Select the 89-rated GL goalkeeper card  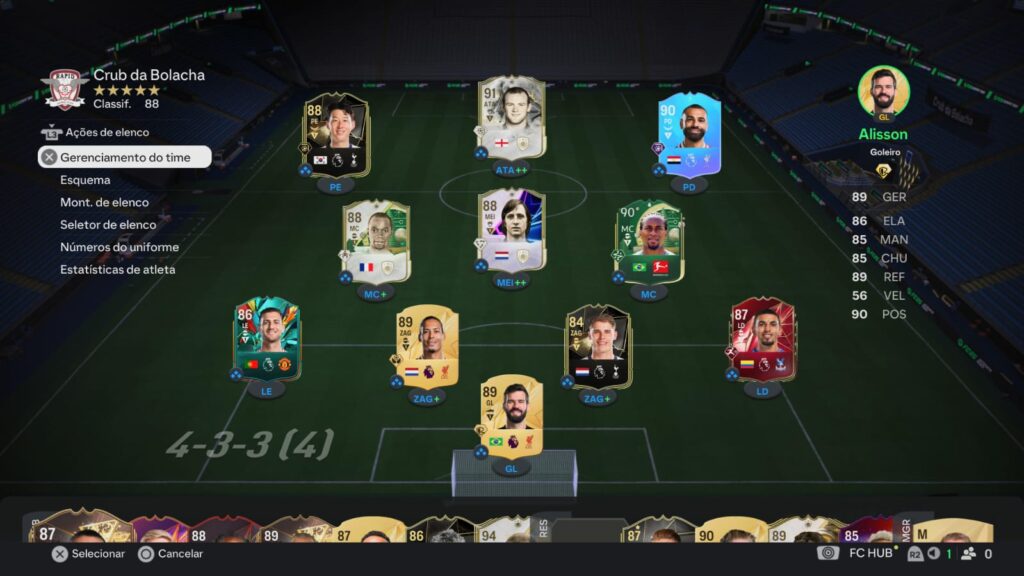coord(511,416)
